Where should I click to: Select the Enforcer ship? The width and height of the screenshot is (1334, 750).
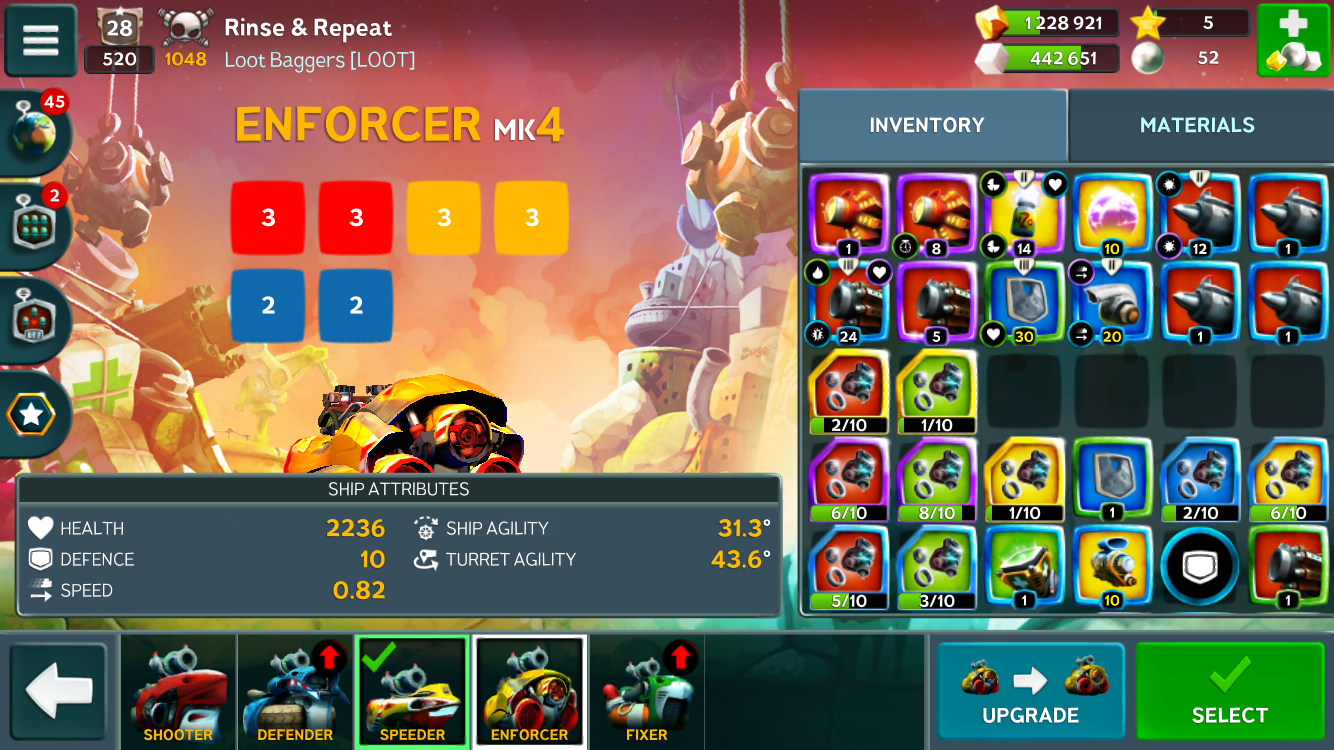coord(529,692)
